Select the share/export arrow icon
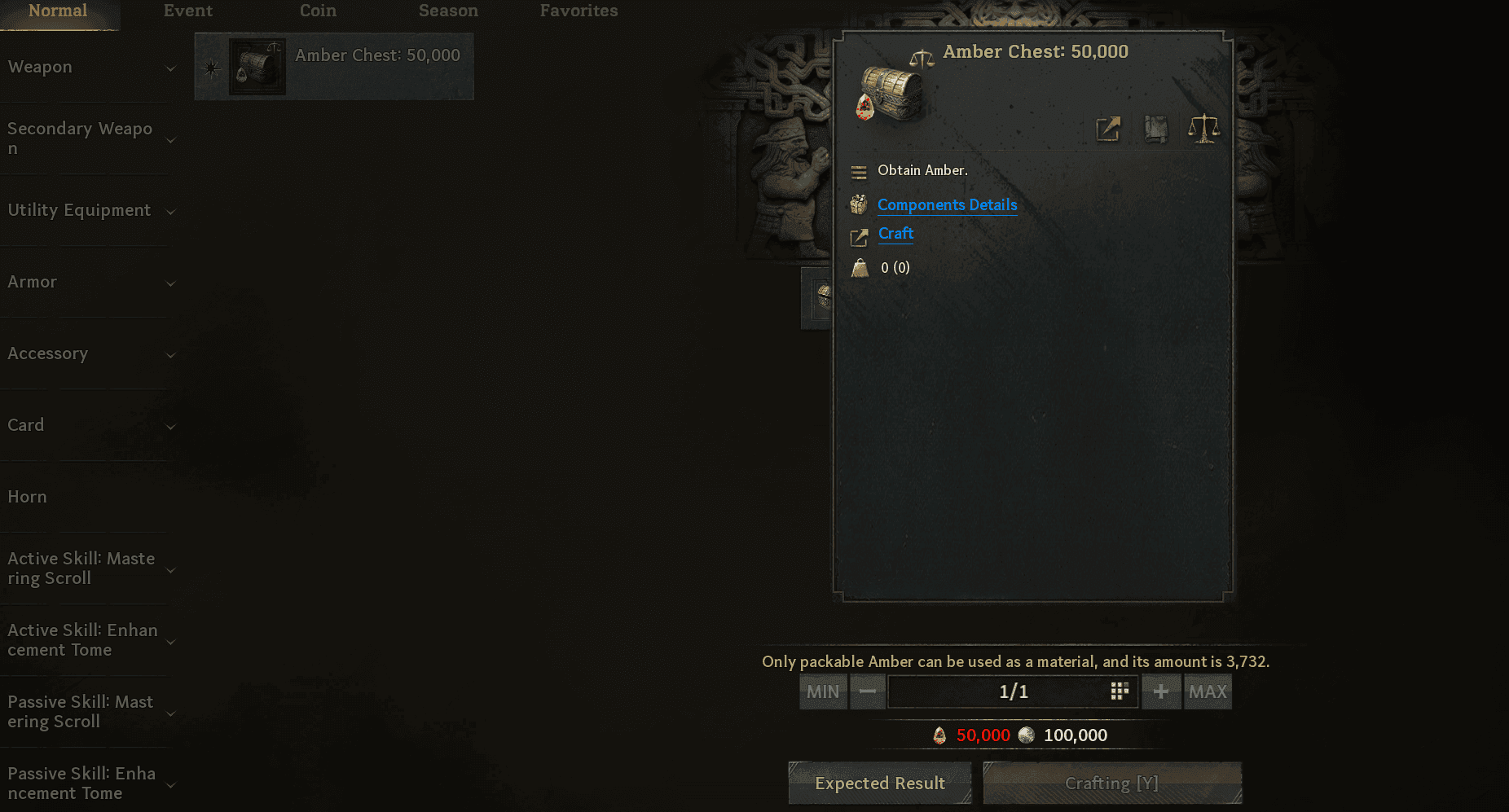1509x812 pixels. (1108, 129)
